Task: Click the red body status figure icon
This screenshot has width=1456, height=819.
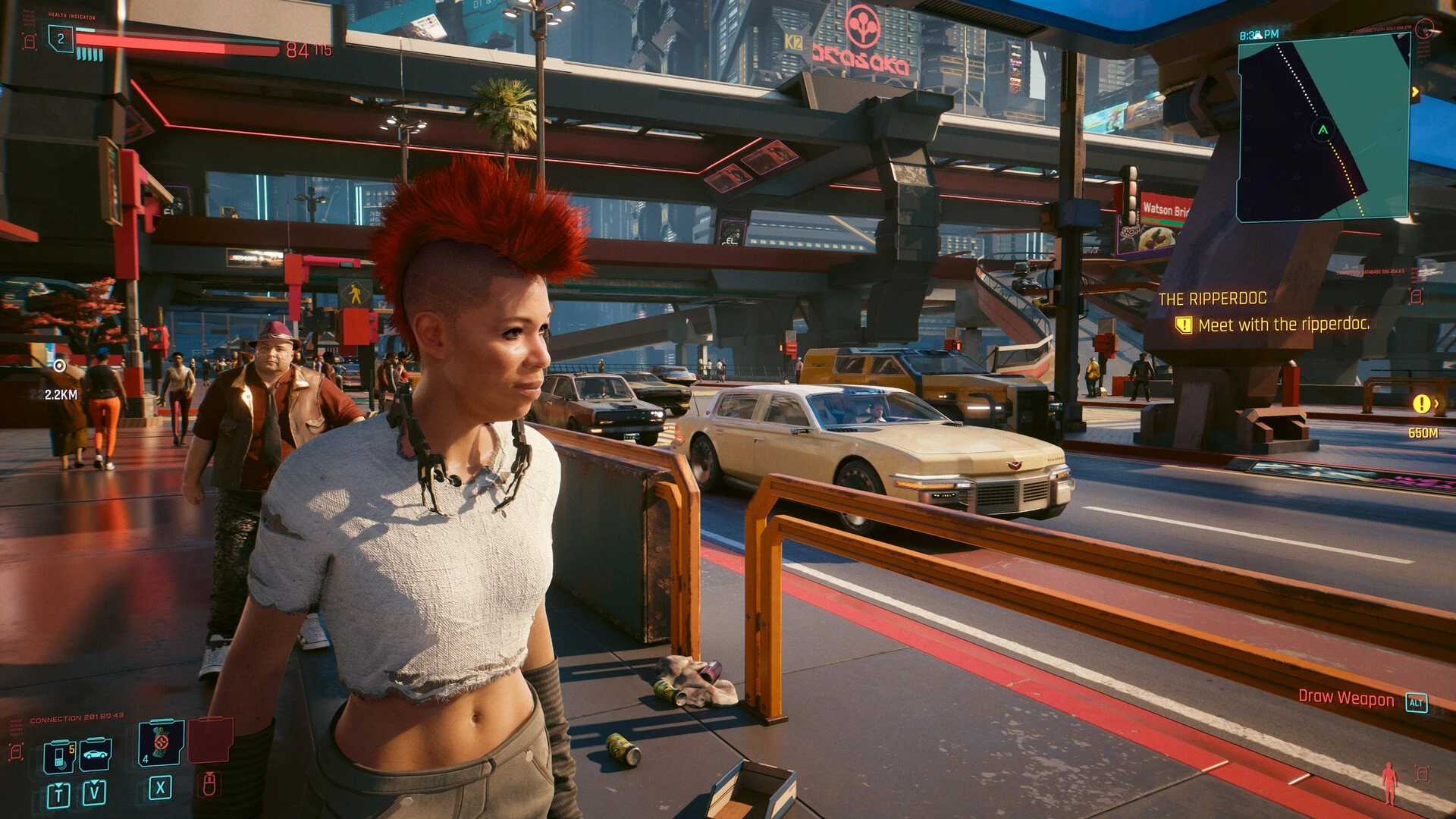Action: (x=1389, y=783)
